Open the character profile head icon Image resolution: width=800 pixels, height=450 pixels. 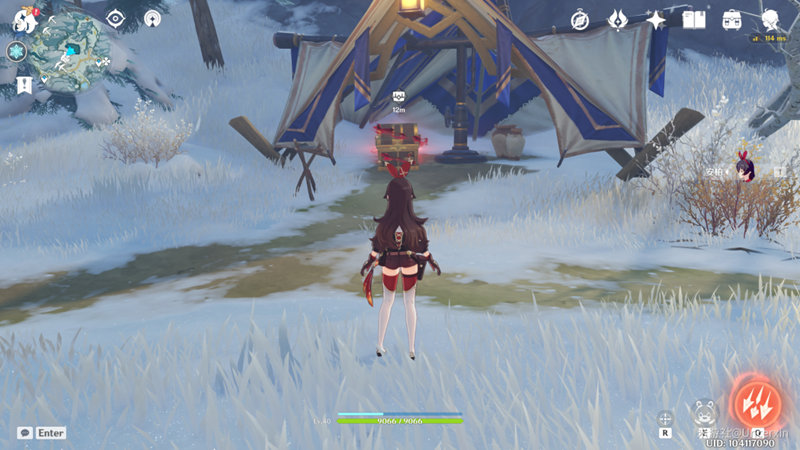point(770,19)
